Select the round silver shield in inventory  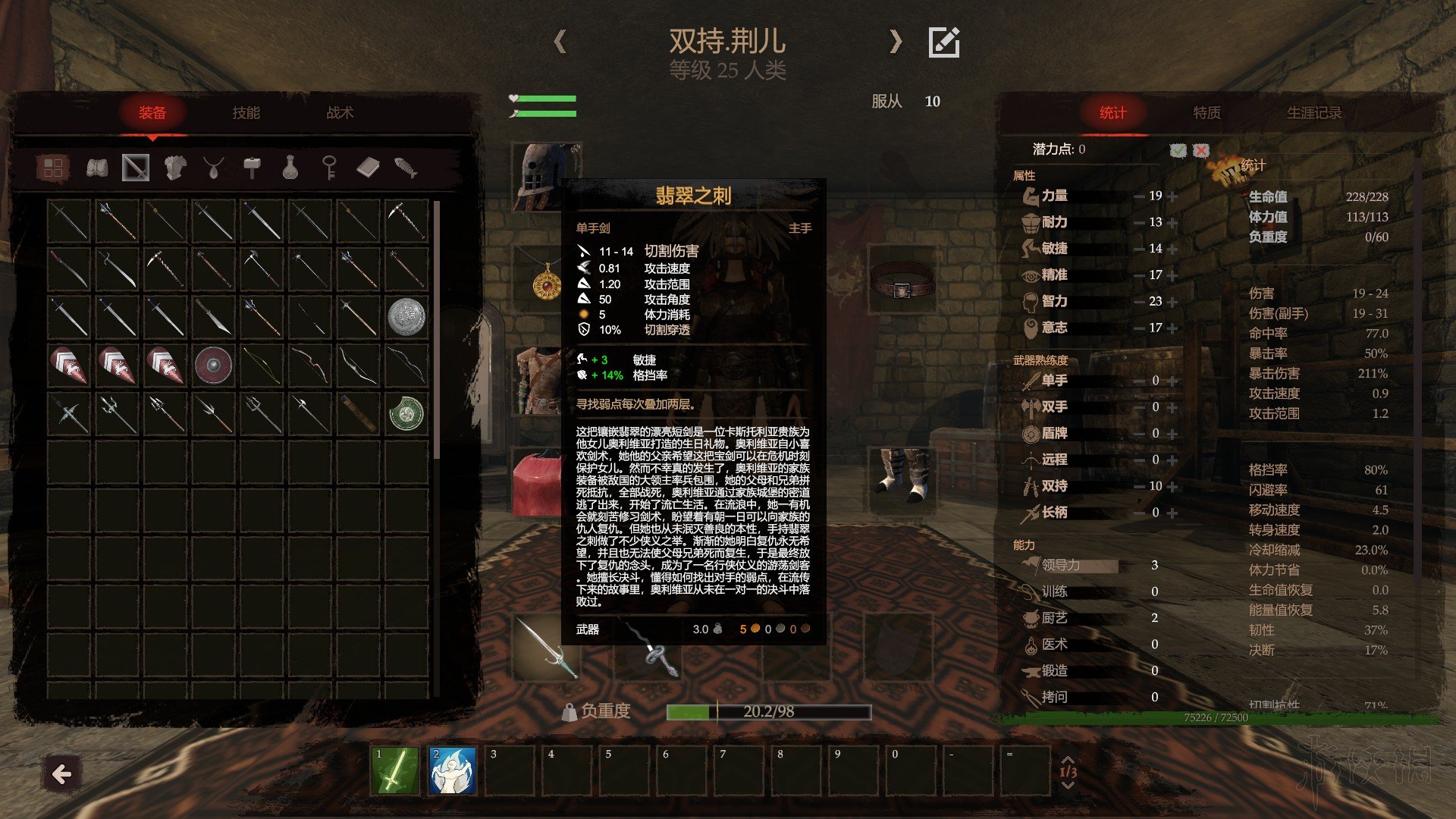[x=406, y=316]
